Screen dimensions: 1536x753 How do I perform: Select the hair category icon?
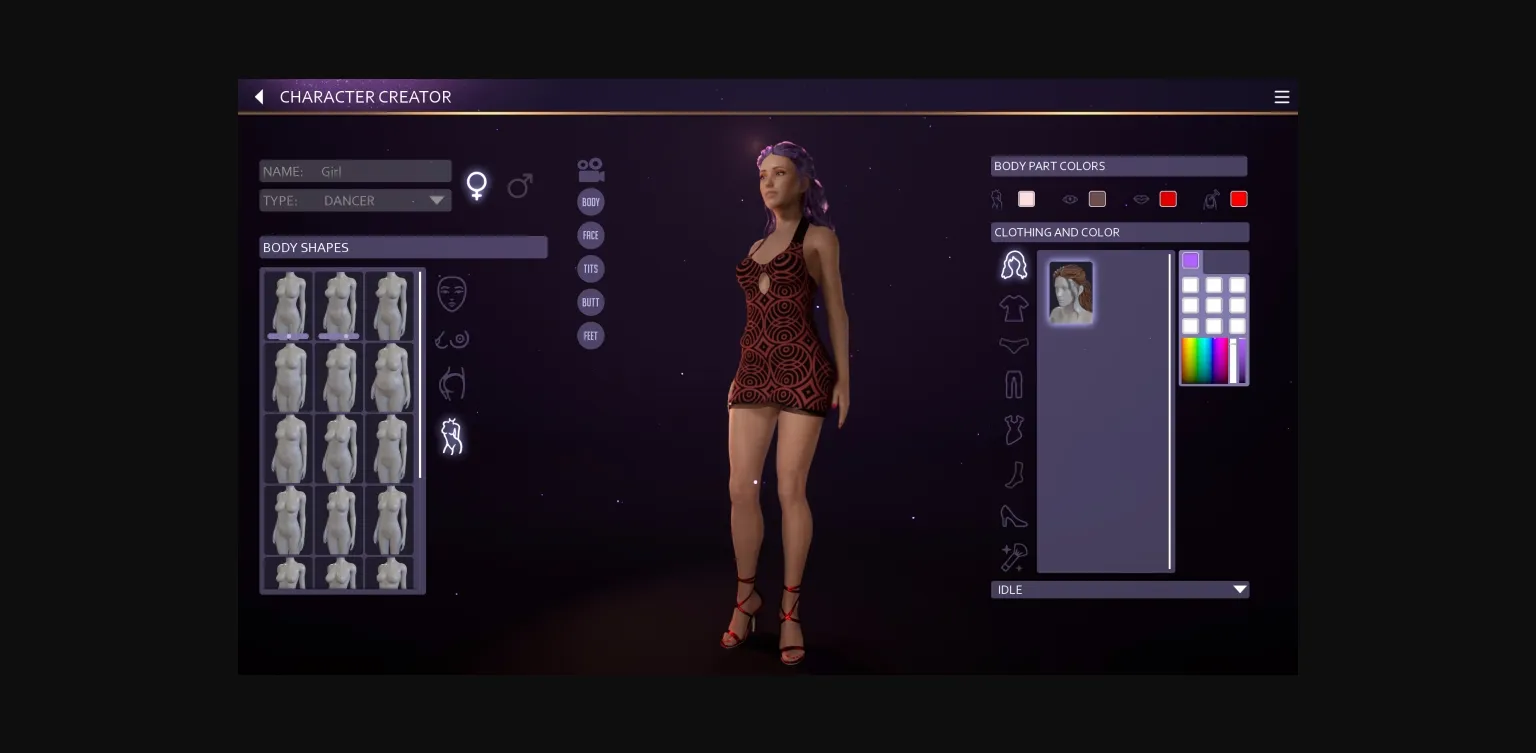(x=1014, y=264)
